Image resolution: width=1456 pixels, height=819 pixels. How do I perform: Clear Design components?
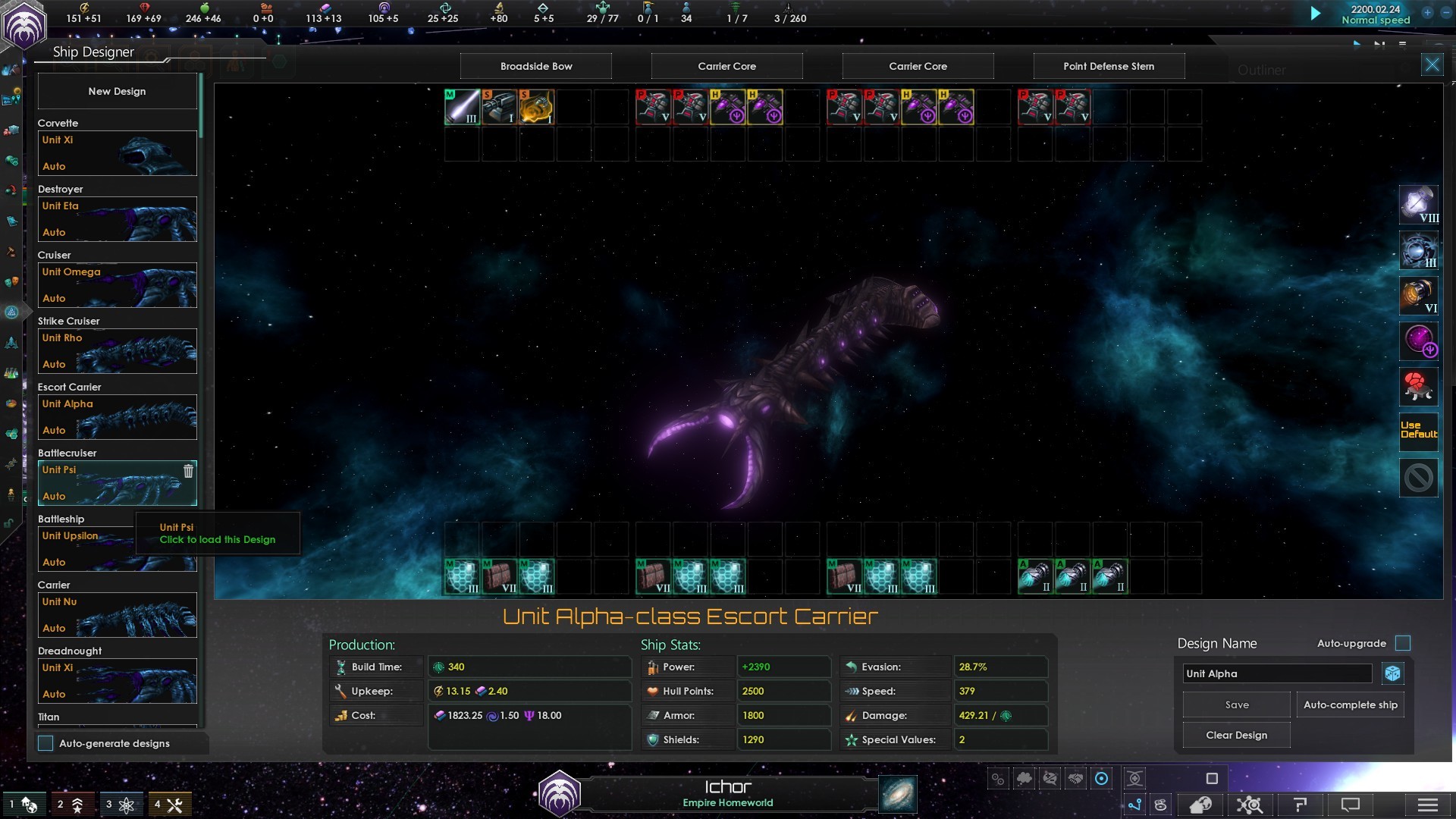coord(1236,735)
